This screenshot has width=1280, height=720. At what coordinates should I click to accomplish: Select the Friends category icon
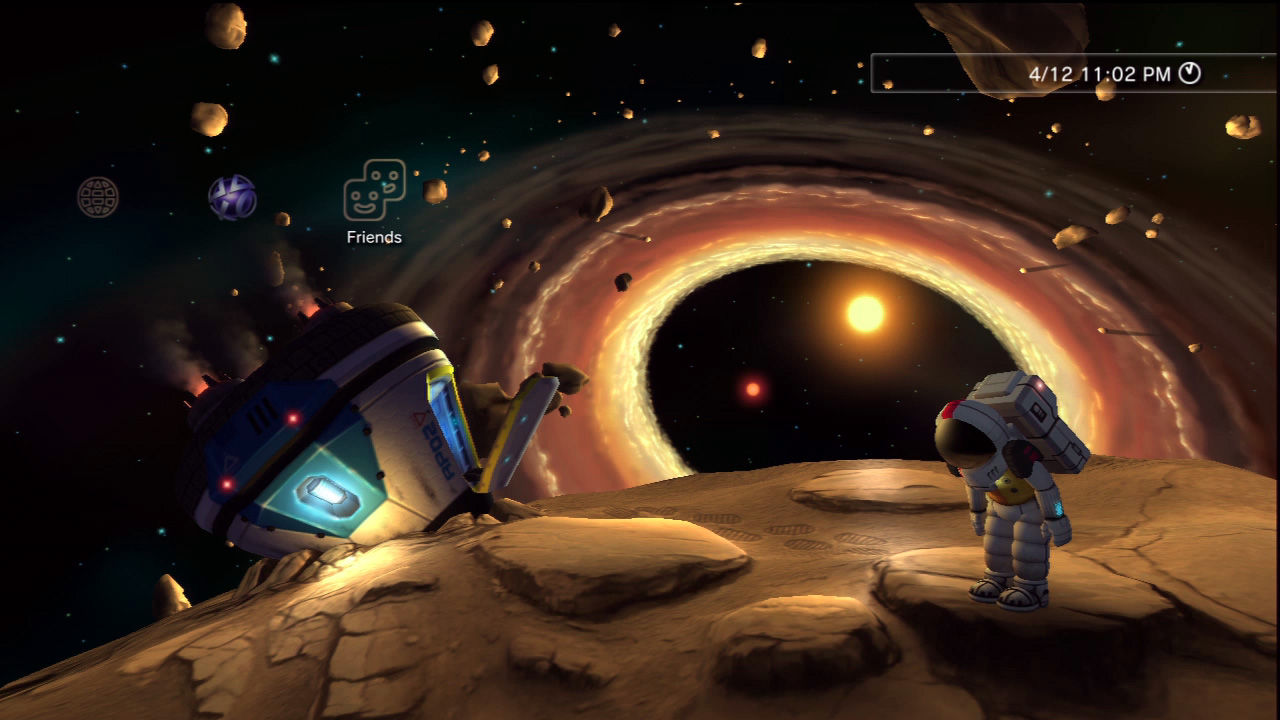(x=374, y=190)
